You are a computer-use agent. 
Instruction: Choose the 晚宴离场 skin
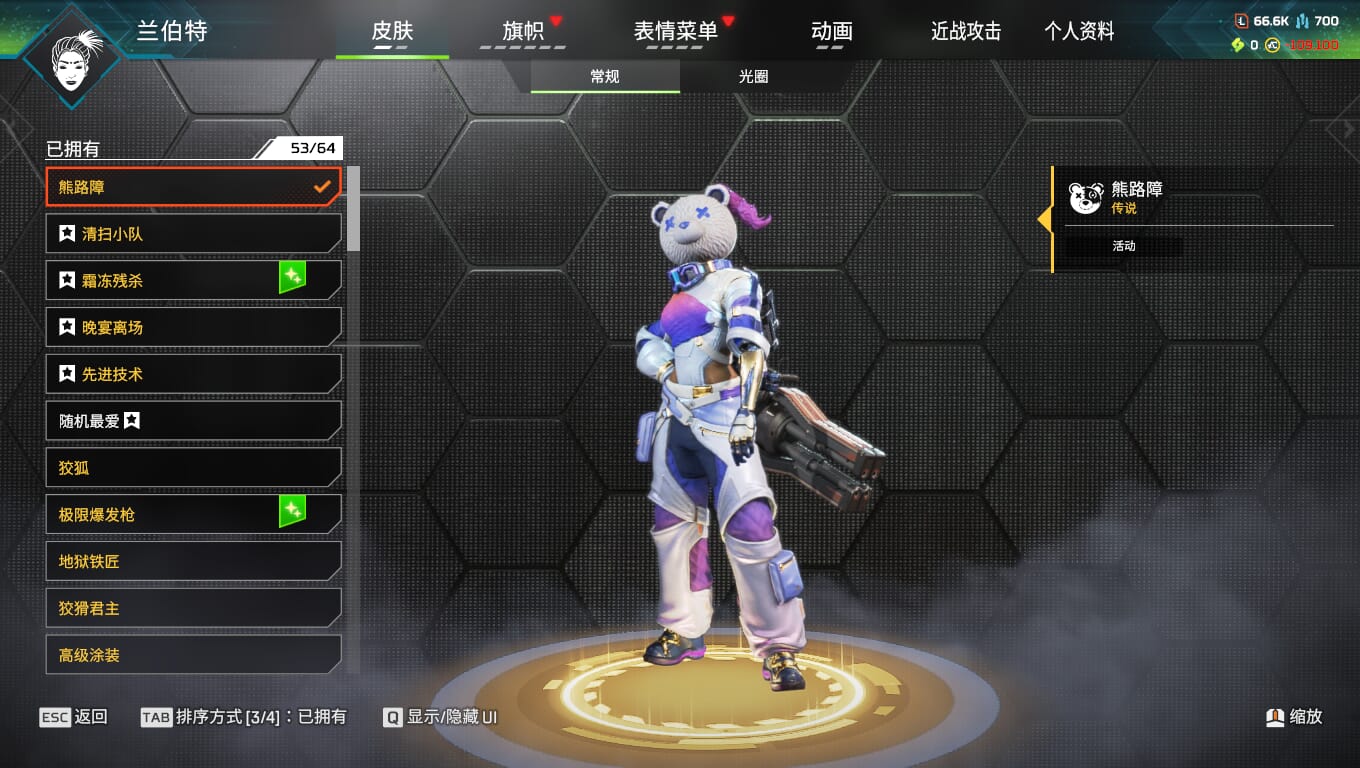tap(193, 327)
